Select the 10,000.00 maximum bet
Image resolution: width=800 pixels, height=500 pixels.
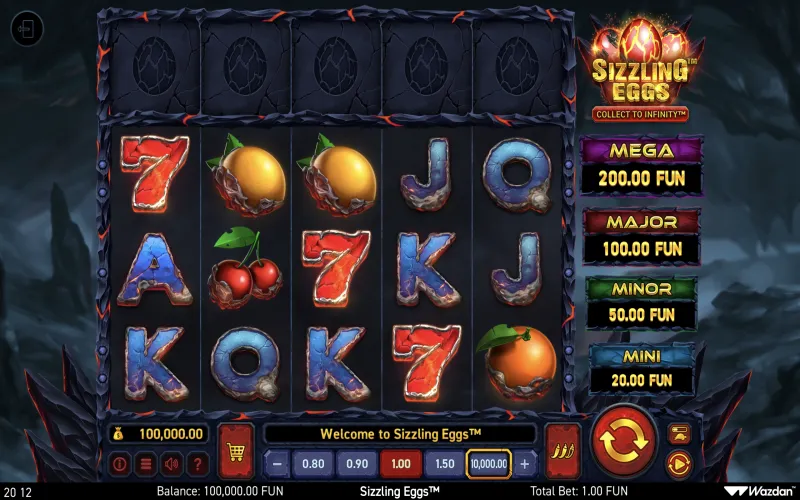pos(489,464)
